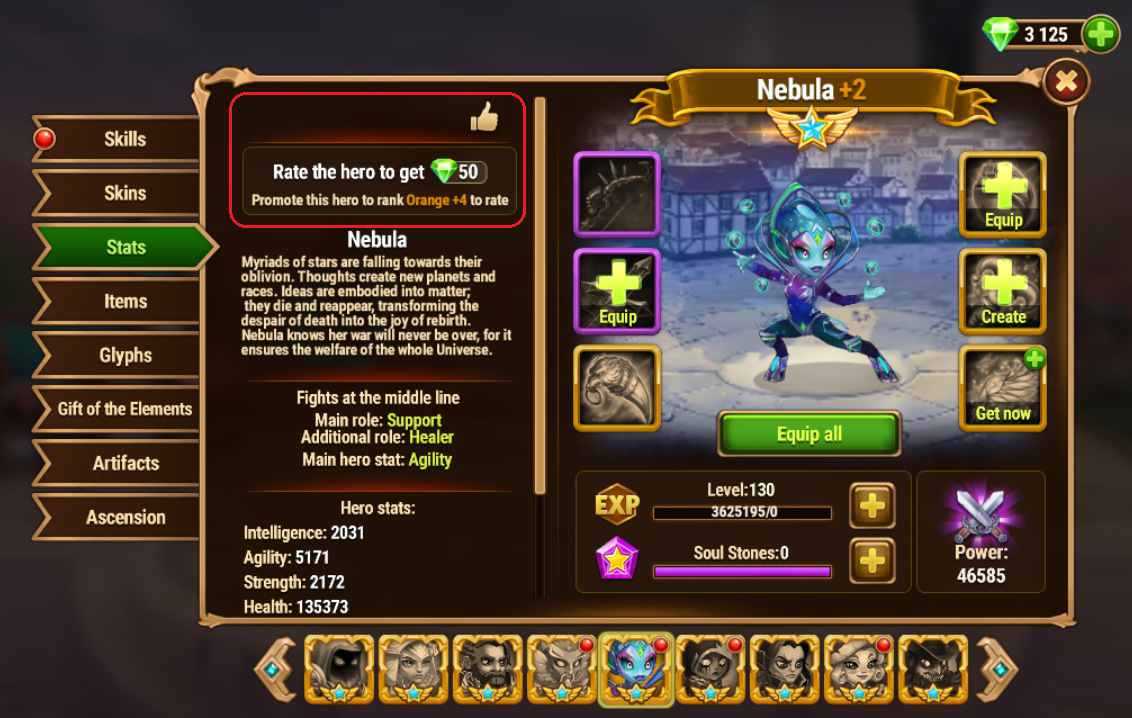Close the hero window with the X
The width and height of the screenshot is (1132, 718).
tap(1066, 83)
